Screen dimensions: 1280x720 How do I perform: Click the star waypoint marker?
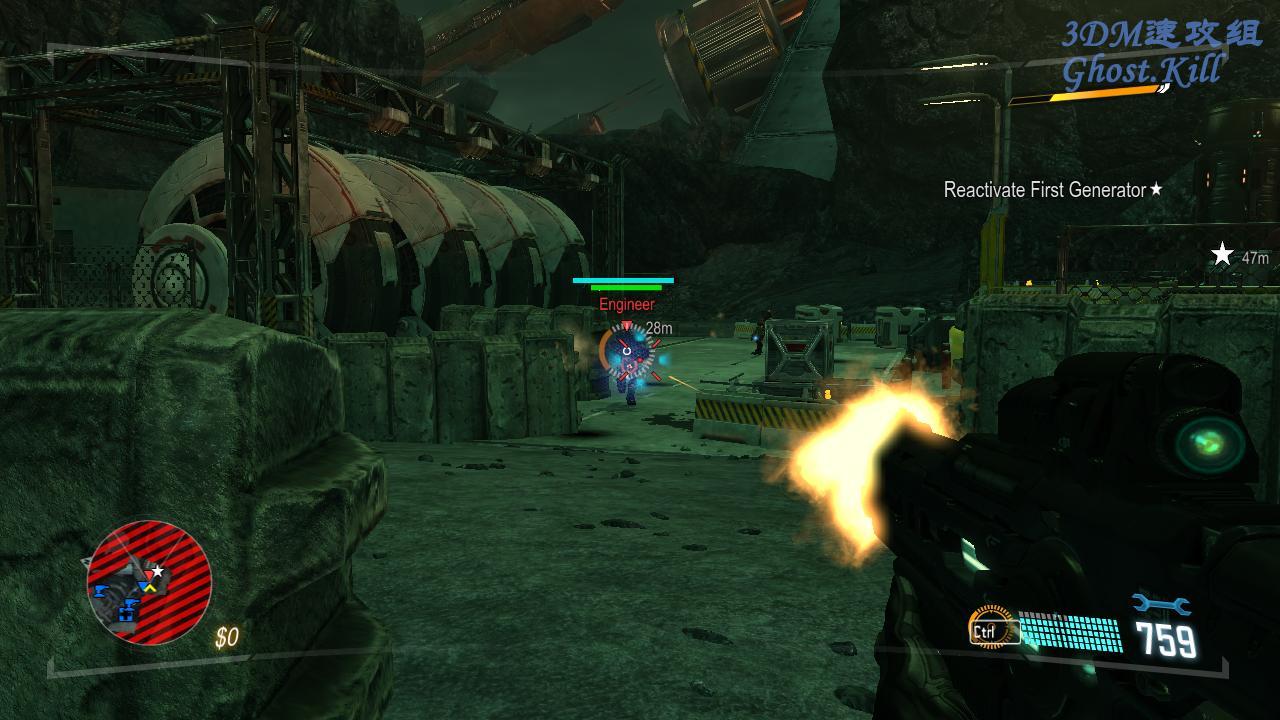(1222, 255)
